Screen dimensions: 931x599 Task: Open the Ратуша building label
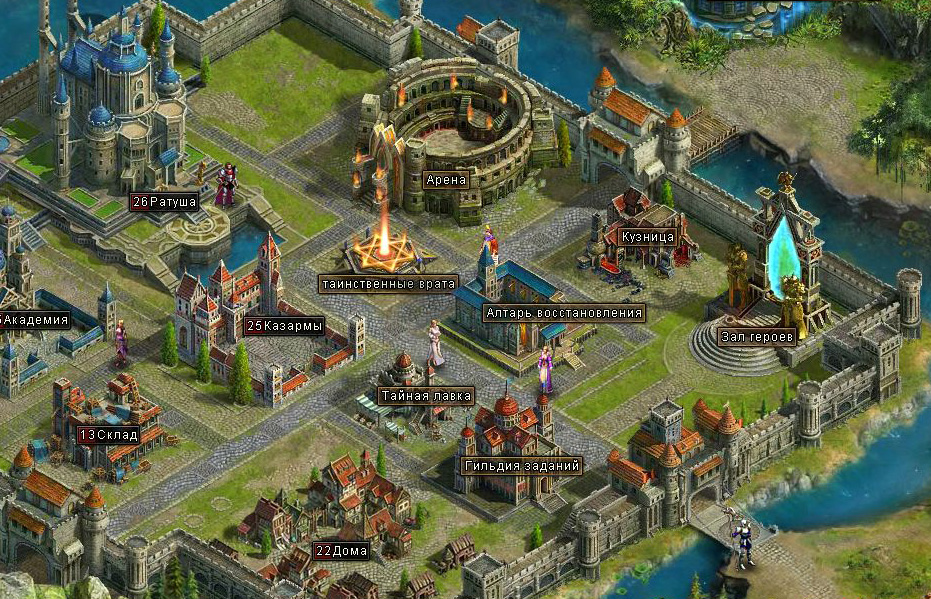click(x=164, y=202)
